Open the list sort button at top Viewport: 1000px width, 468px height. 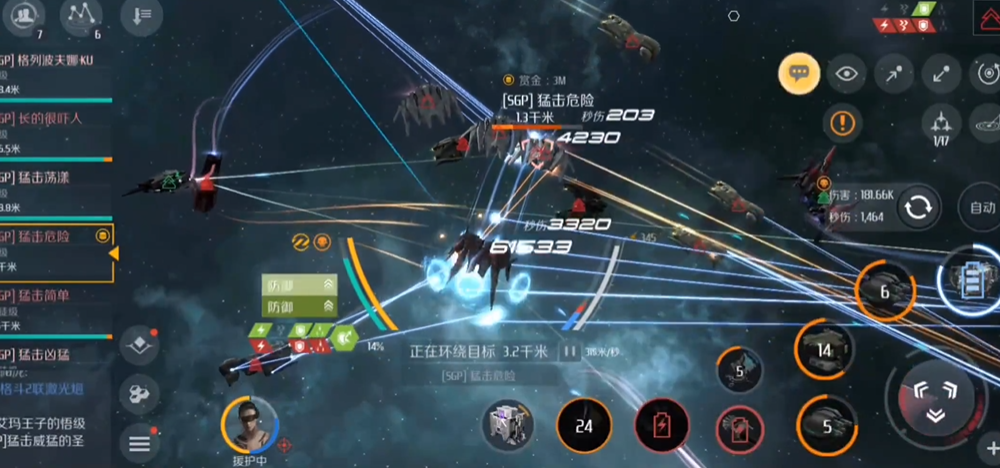pyautogui.click(x=141, y=15)
